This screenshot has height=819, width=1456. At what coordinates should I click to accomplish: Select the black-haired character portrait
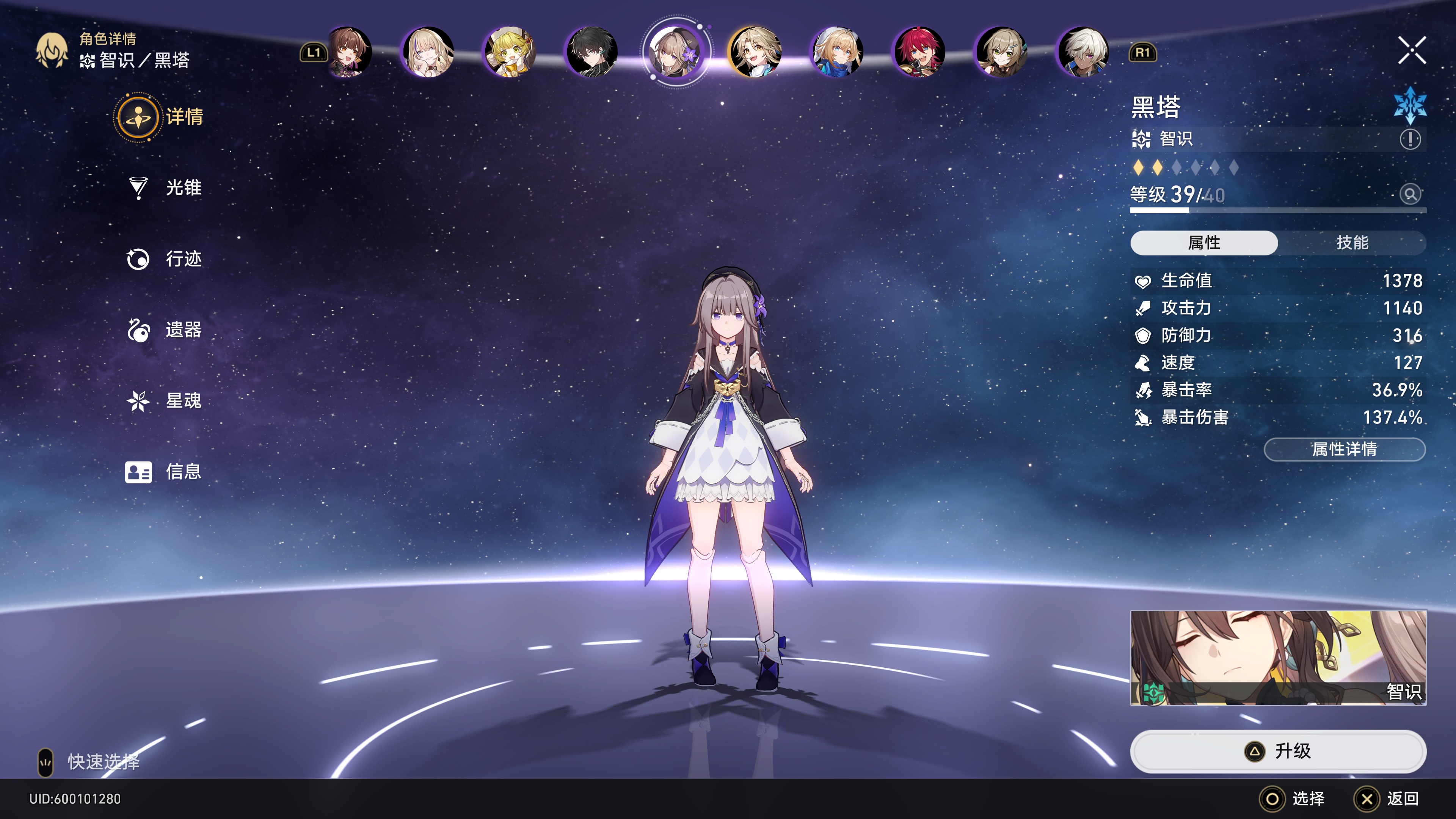coord(592,52)
